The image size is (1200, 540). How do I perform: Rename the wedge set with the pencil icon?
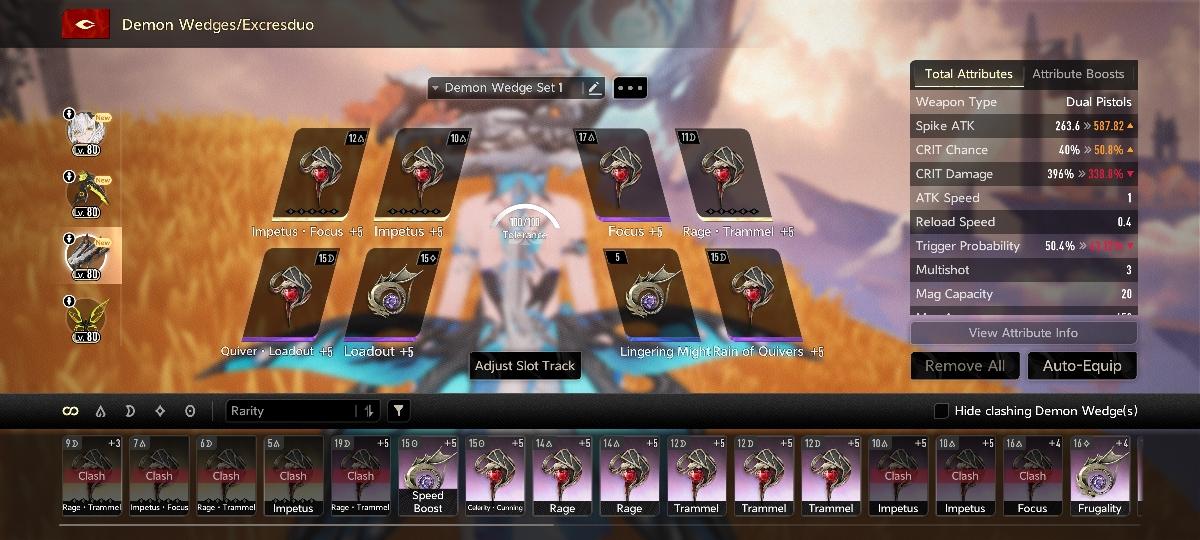[x=595, y=88]
